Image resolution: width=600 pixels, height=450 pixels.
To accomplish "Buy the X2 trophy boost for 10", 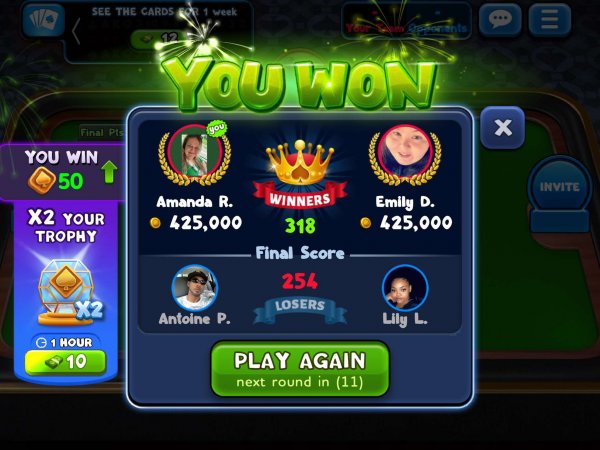I will pyautogui.click(x=65, y=361).
